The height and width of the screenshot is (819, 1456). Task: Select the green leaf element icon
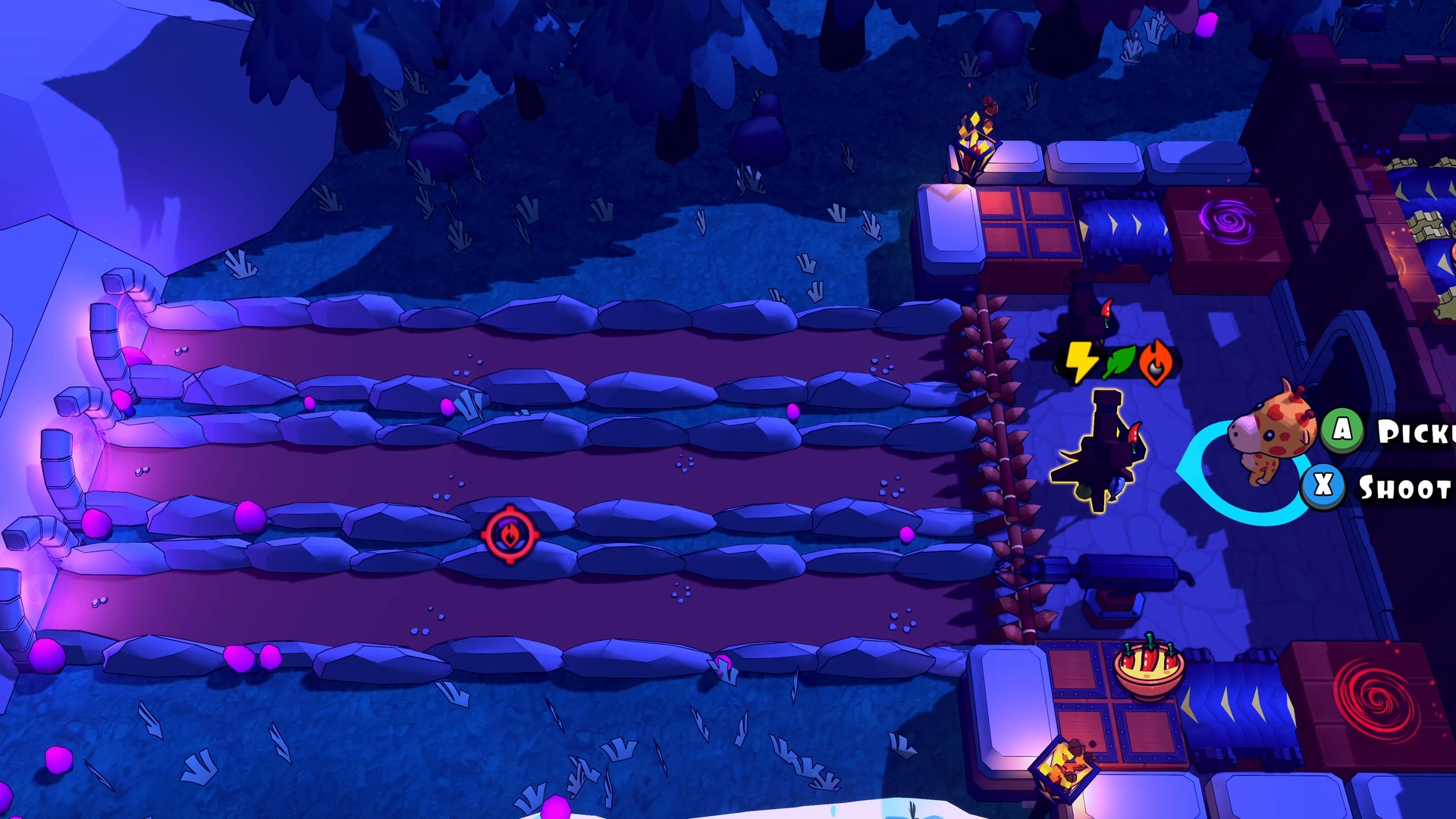(x=1119, y=361)
